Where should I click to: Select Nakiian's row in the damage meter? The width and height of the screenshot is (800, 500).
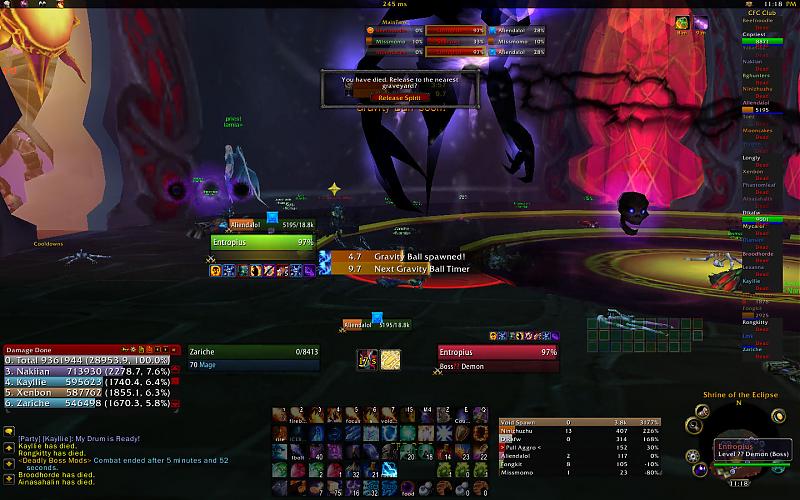click(x=86, y=371)
